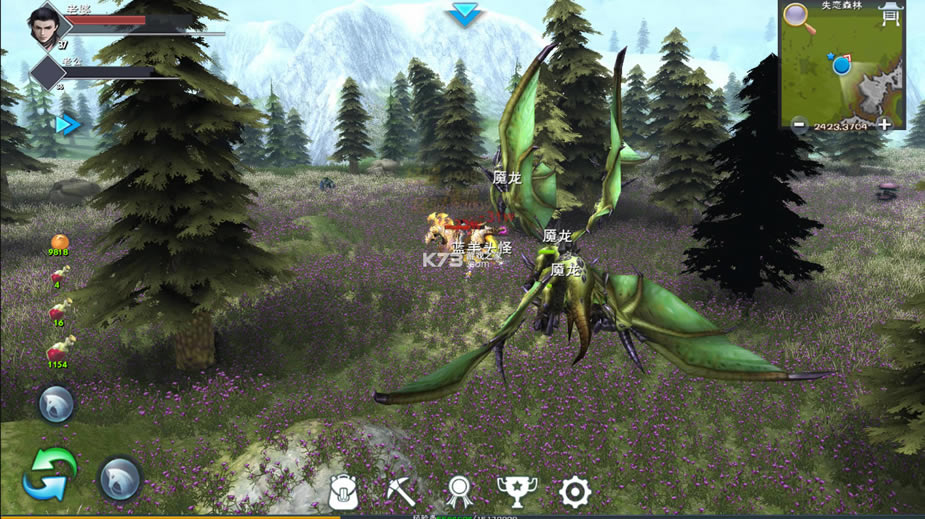
Task: Use the orange fruit item with count 9818
Action: click(59, 243)
